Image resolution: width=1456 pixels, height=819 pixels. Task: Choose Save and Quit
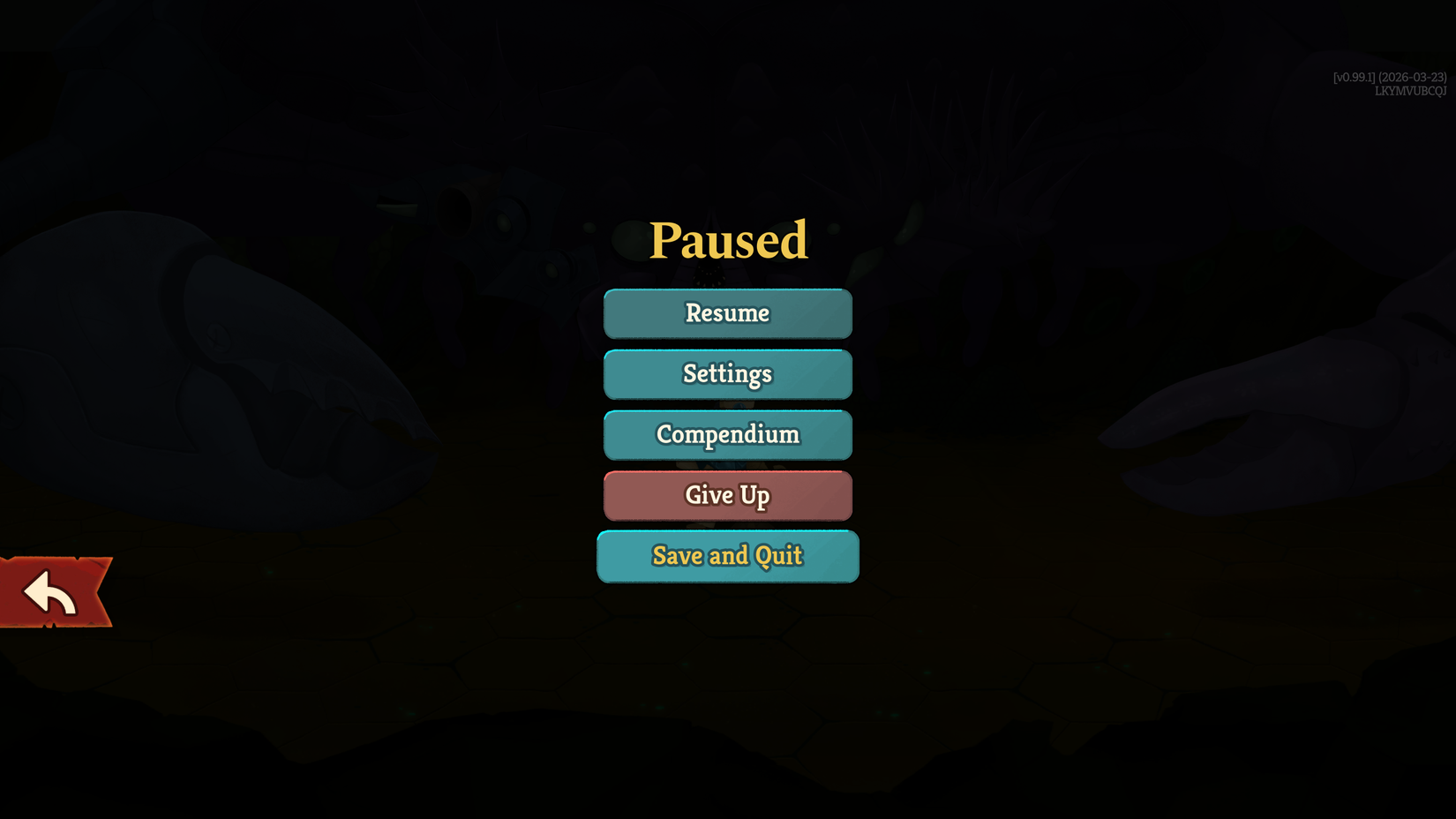727,556
